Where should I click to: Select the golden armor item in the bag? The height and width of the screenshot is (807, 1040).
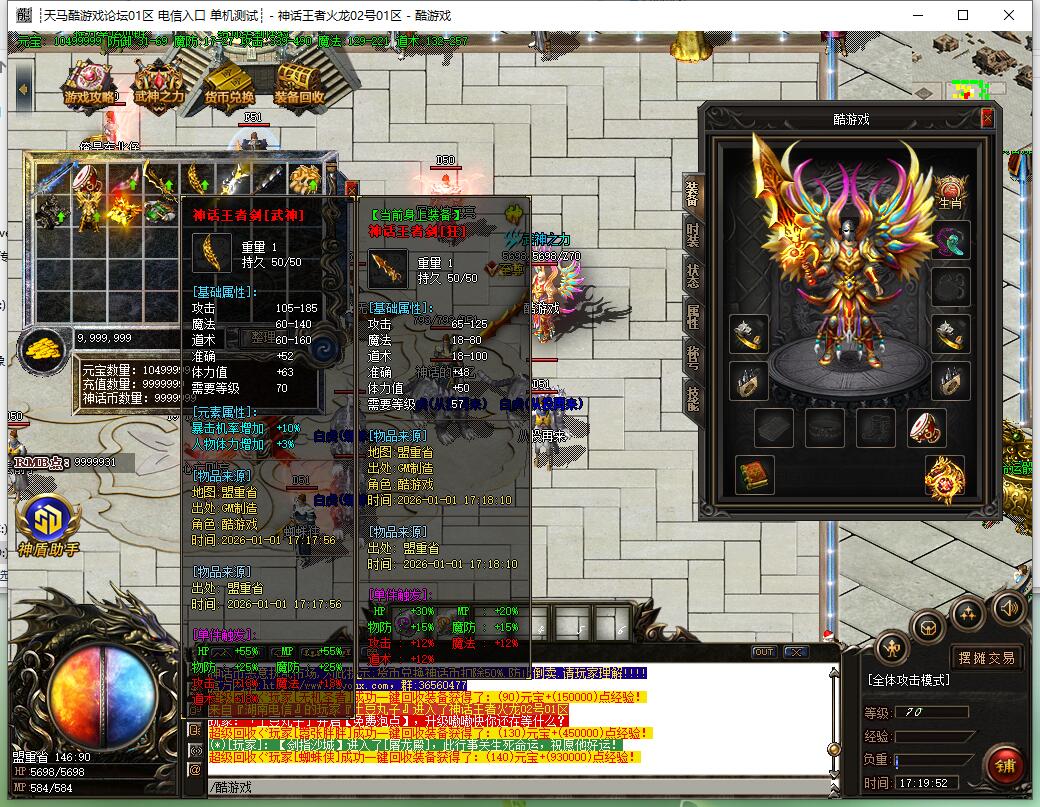[x=82, y=210]
